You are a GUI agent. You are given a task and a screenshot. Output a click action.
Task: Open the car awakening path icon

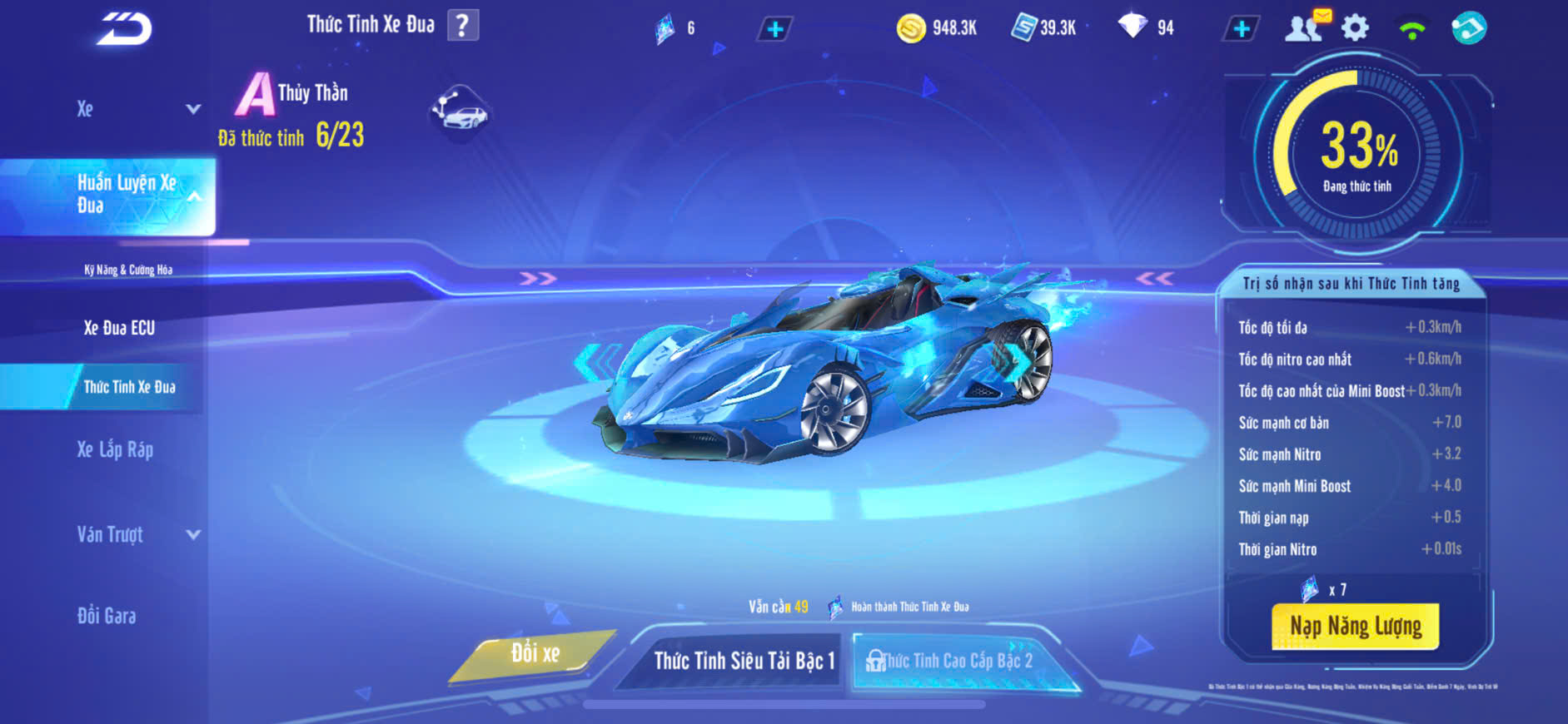pyautogui.click(x=460, y=112)
